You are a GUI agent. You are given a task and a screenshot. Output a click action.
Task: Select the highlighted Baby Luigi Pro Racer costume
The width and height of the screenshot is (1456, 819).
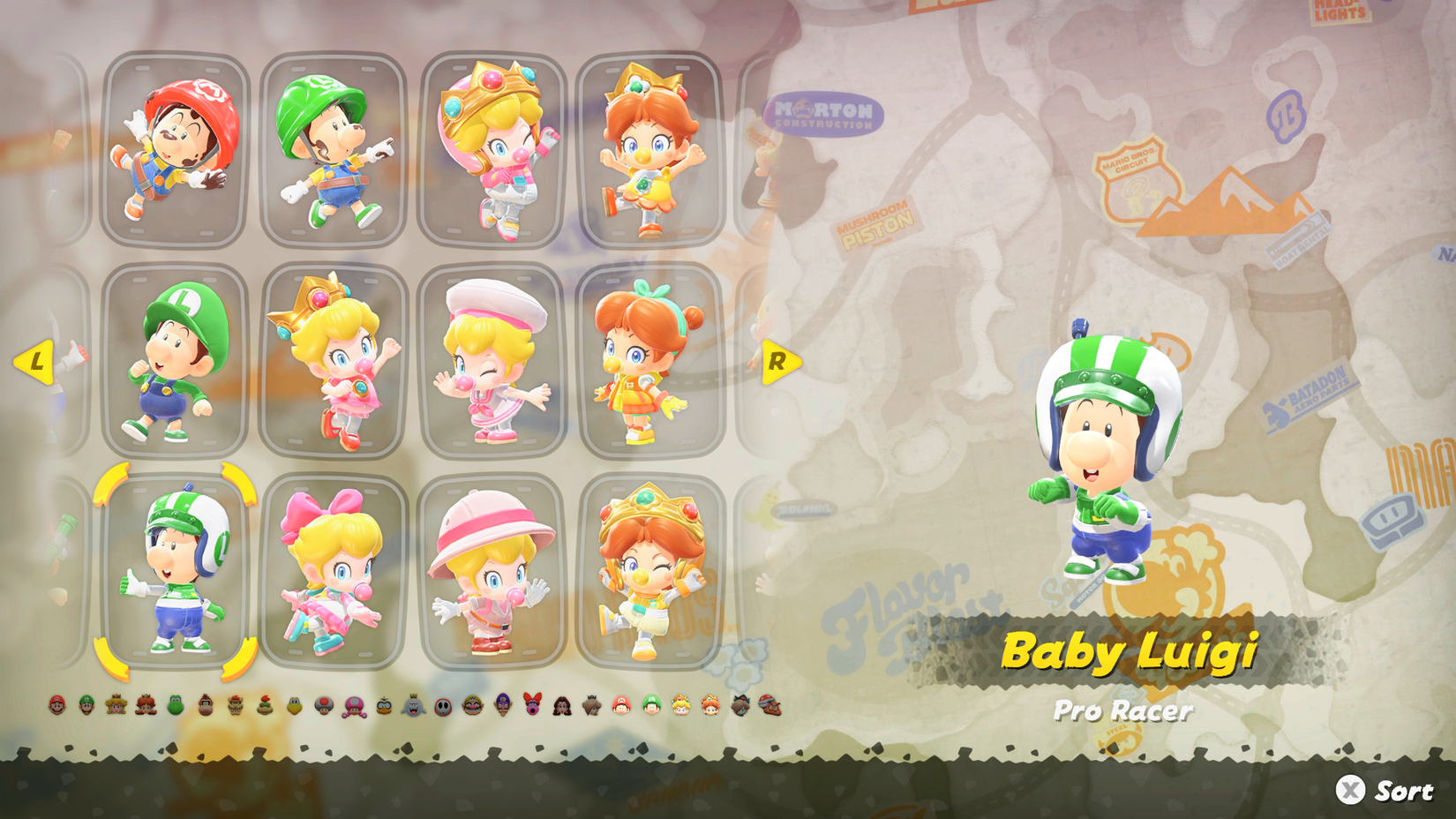(173, 574)
